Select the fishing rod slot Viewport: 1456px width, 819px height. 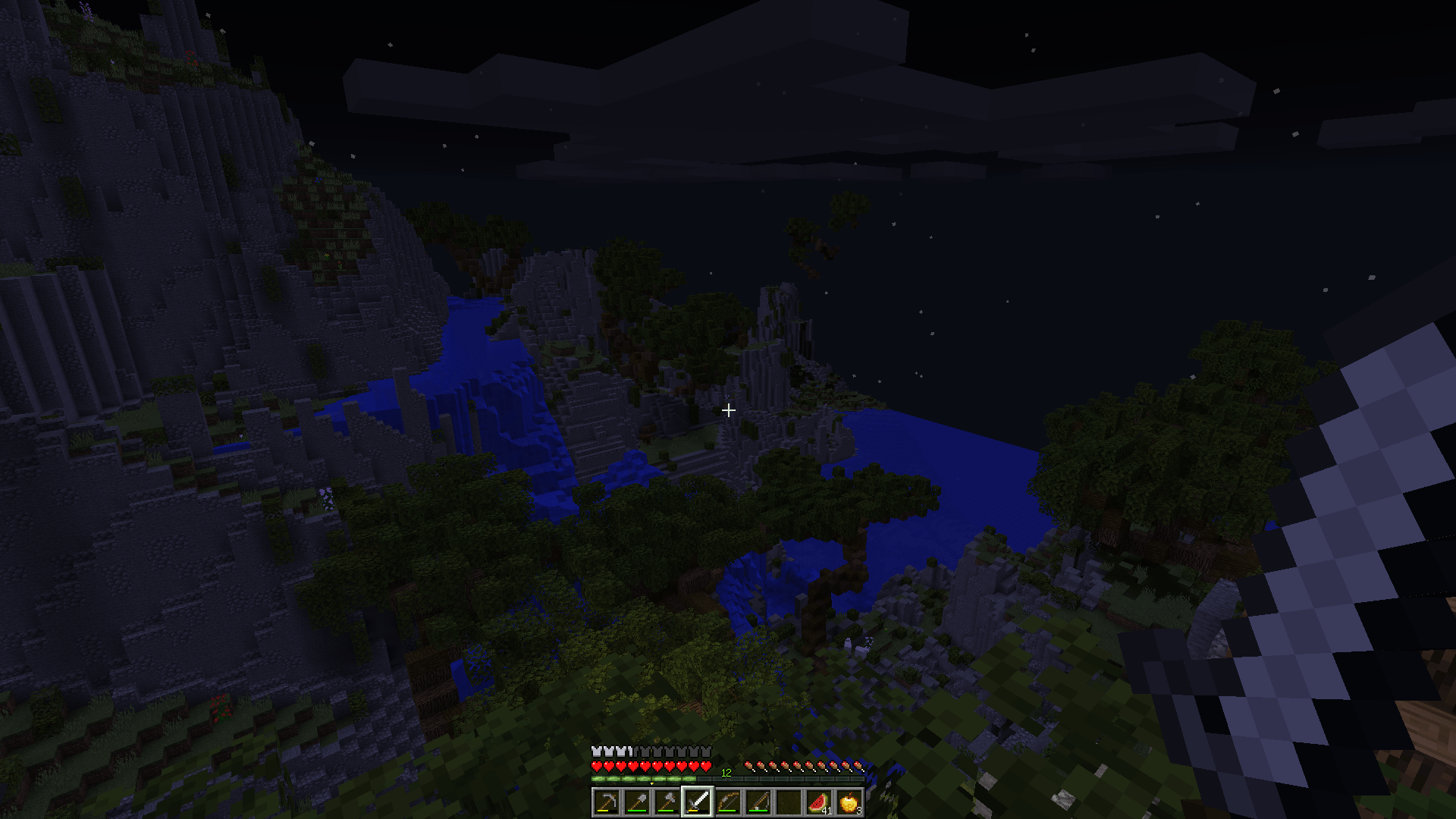[758, 802]
